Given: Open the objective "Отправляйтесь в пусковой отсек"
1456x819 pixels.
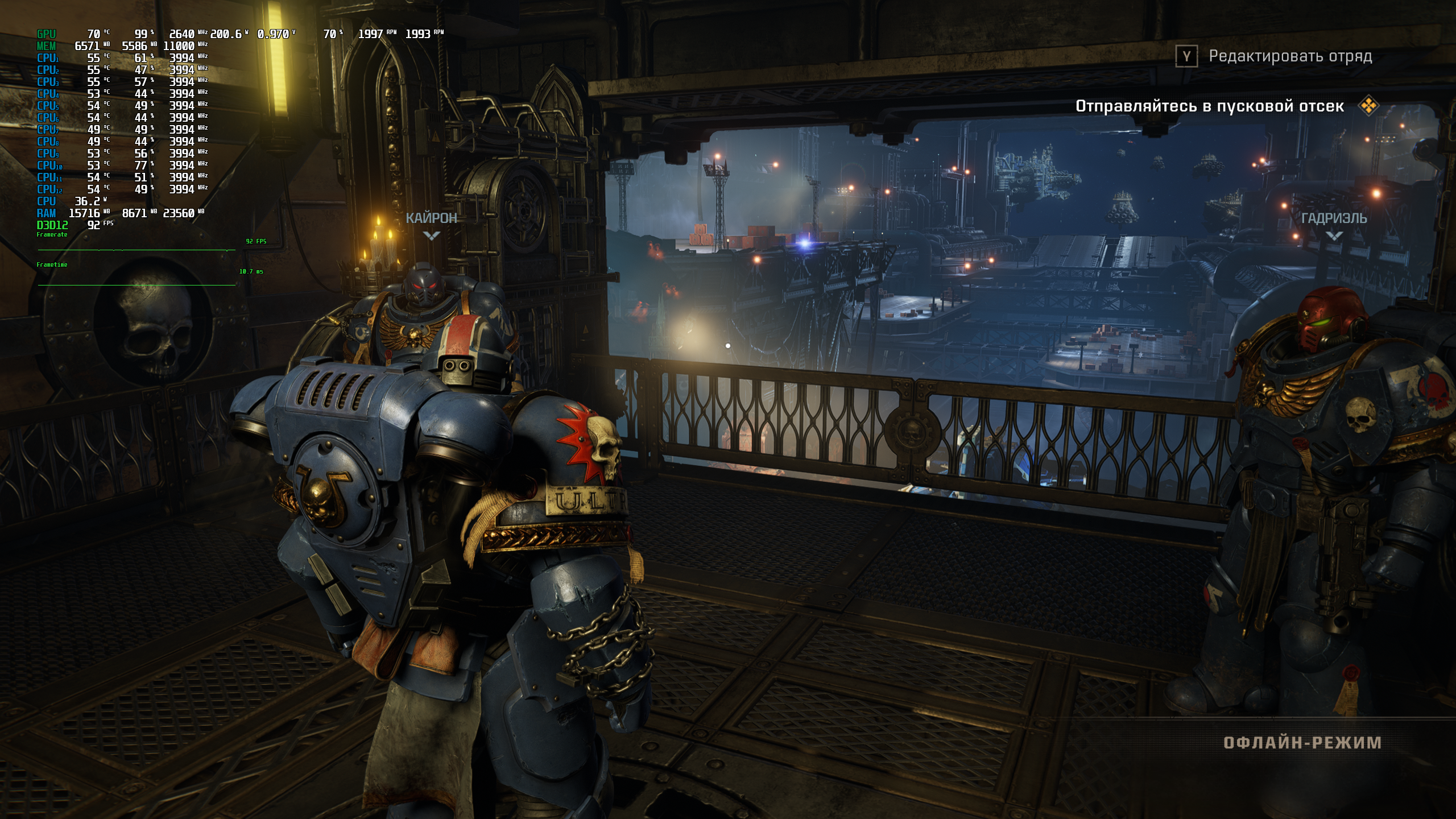Looking at the screenshot, I should [1209, 106].
